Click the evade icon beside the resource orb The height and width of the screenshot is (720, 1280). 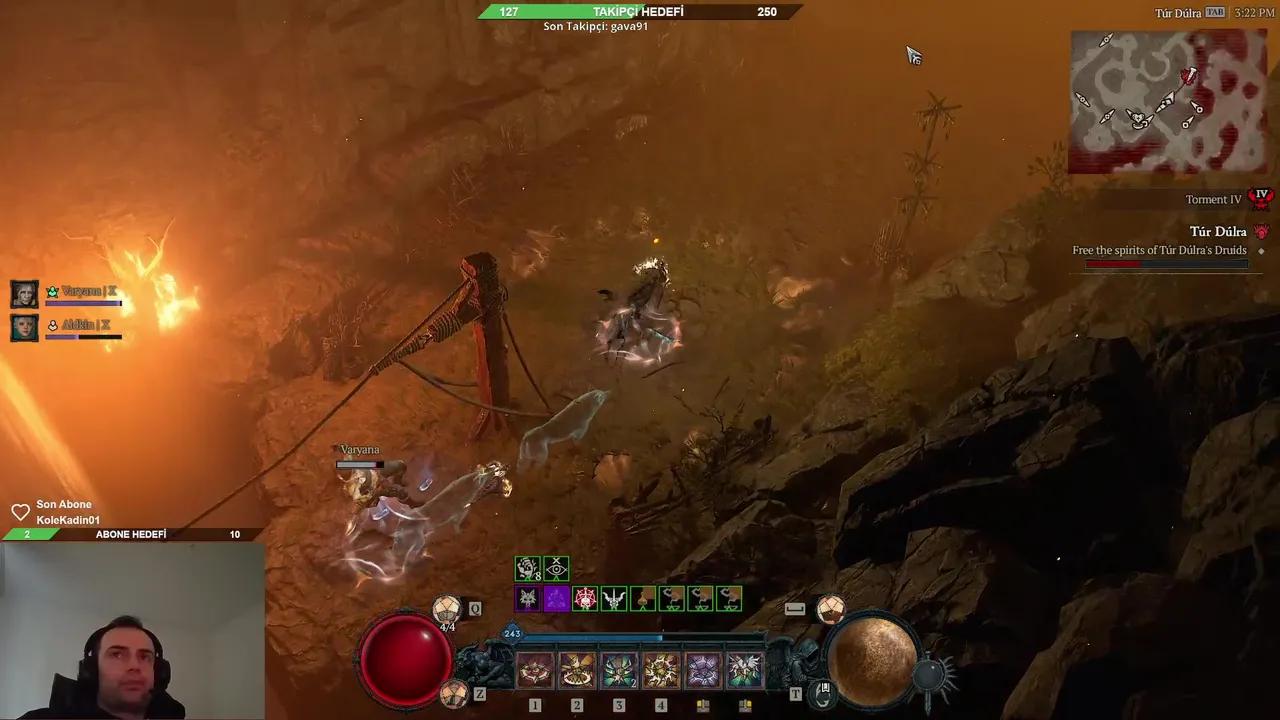829,608
